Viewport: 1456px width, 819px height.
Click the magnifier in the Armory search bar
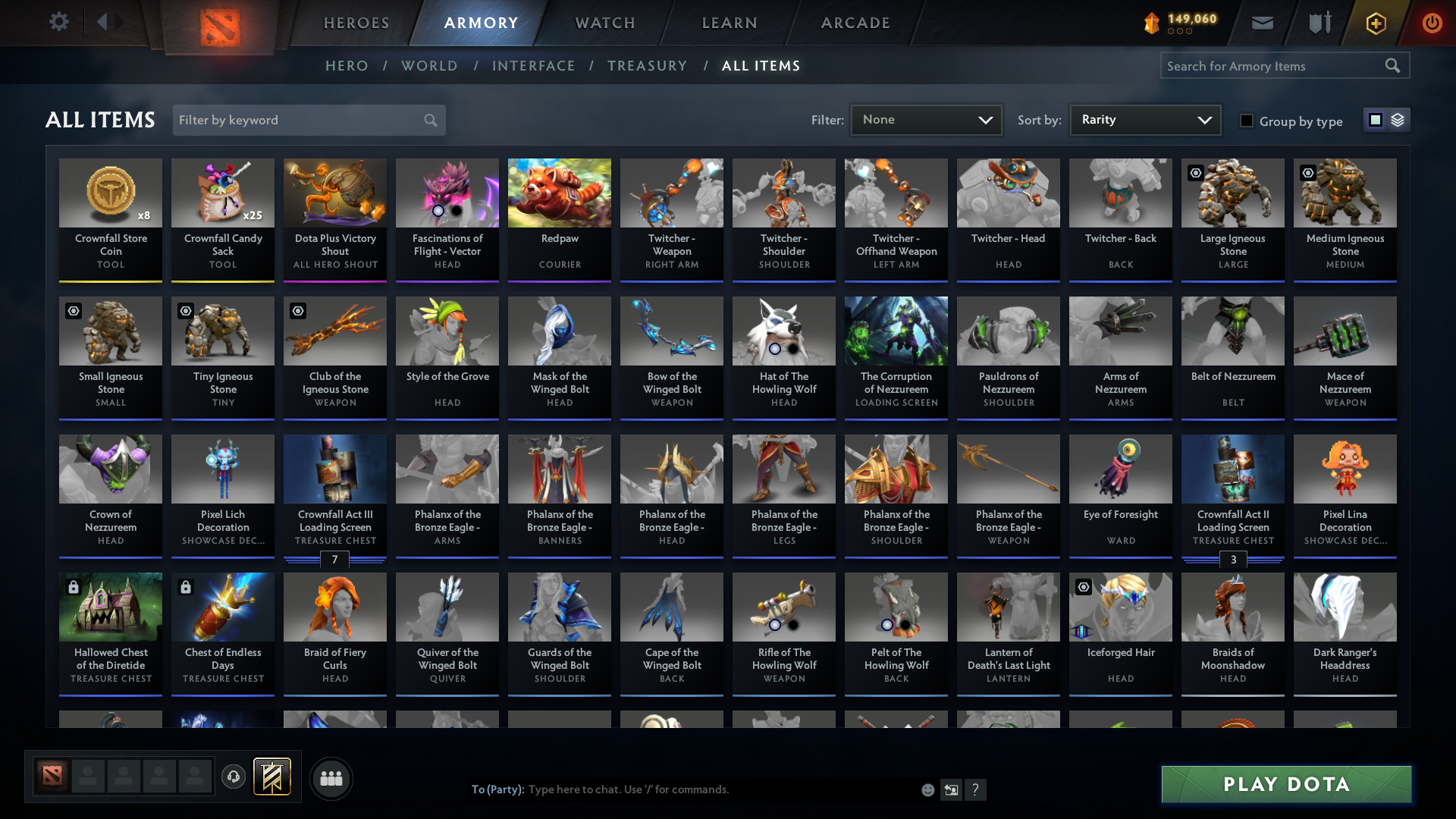point(1394,66)
